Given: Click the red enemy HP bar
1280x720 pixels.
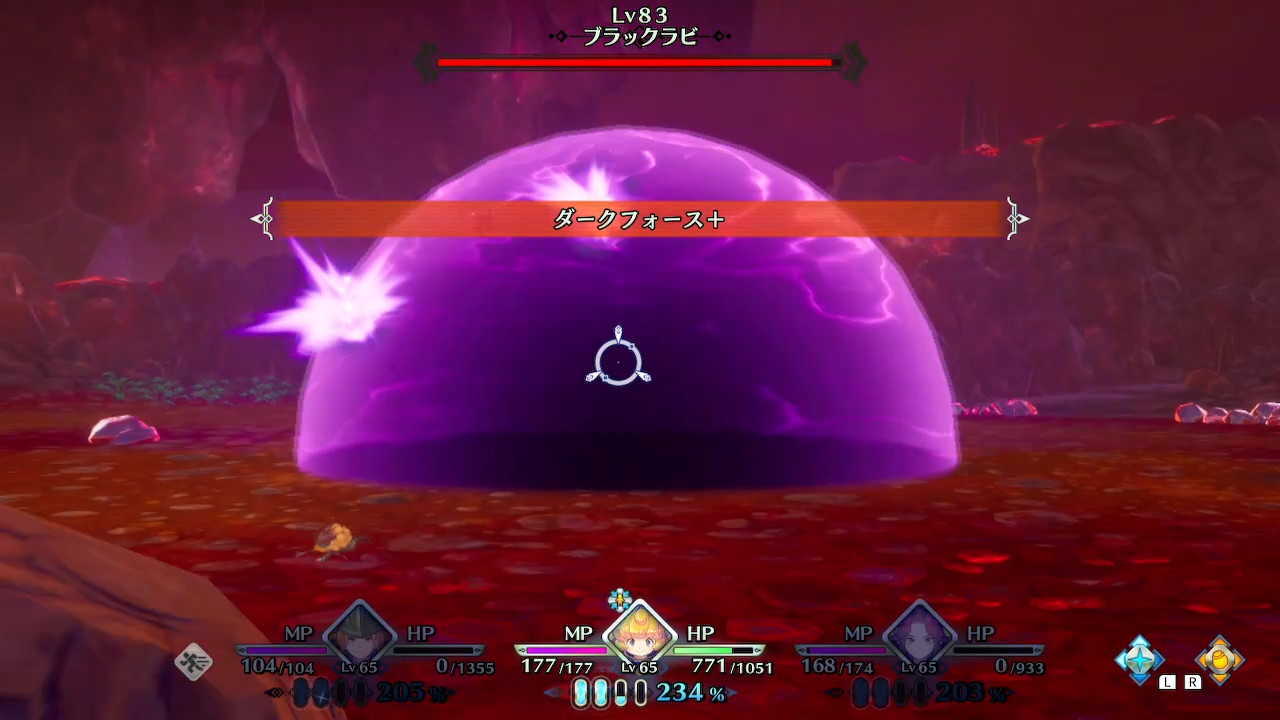Looking at the screenshot, I should [x=633, y=63].
